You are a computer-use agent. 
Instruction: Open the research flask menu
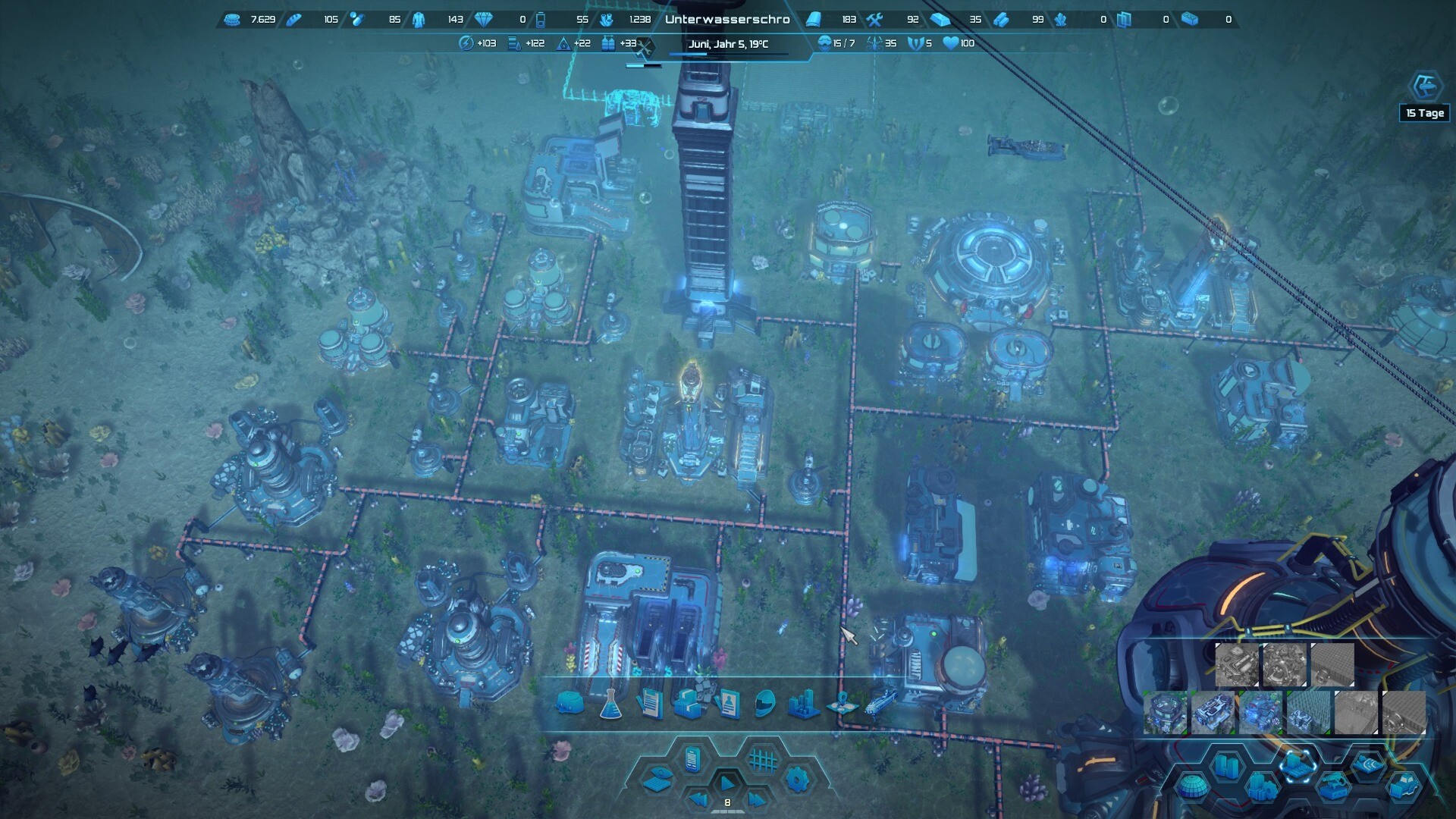610,705
